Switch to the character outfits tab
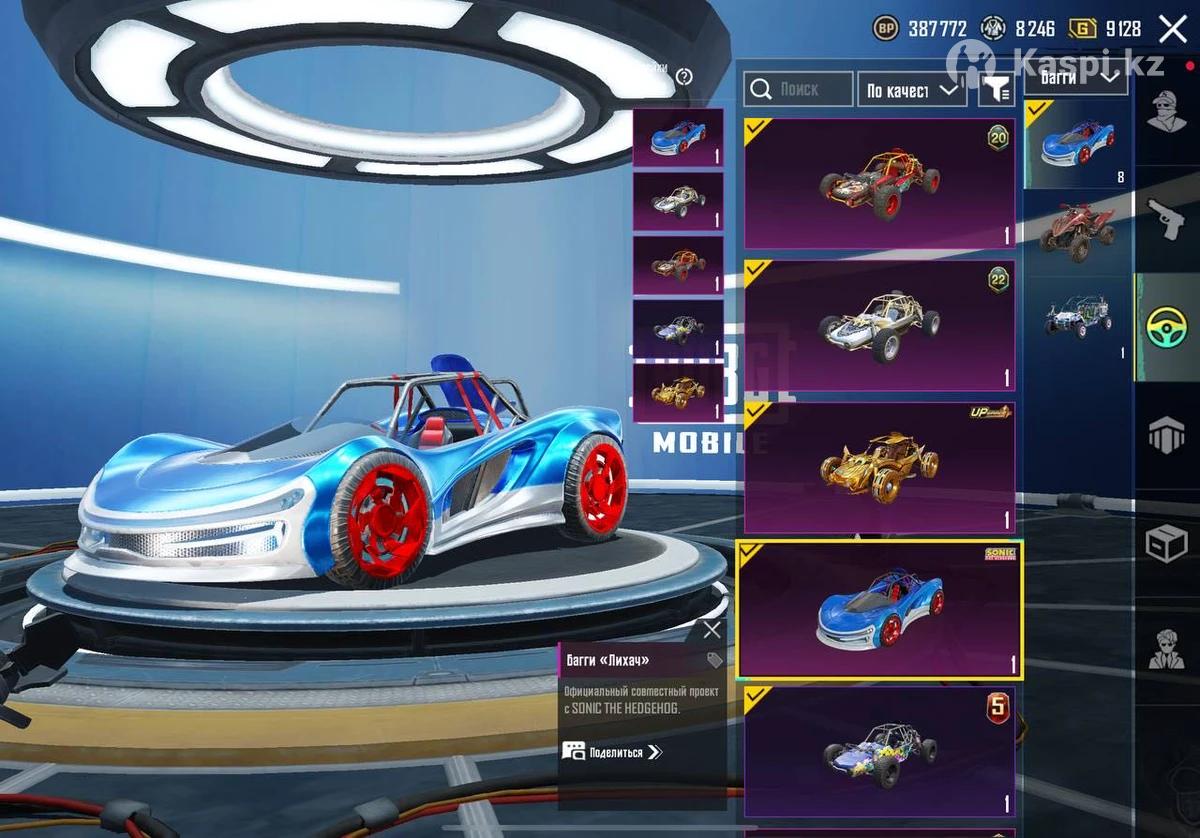This screenshot has width=1200, height=838. [1166, 112]
